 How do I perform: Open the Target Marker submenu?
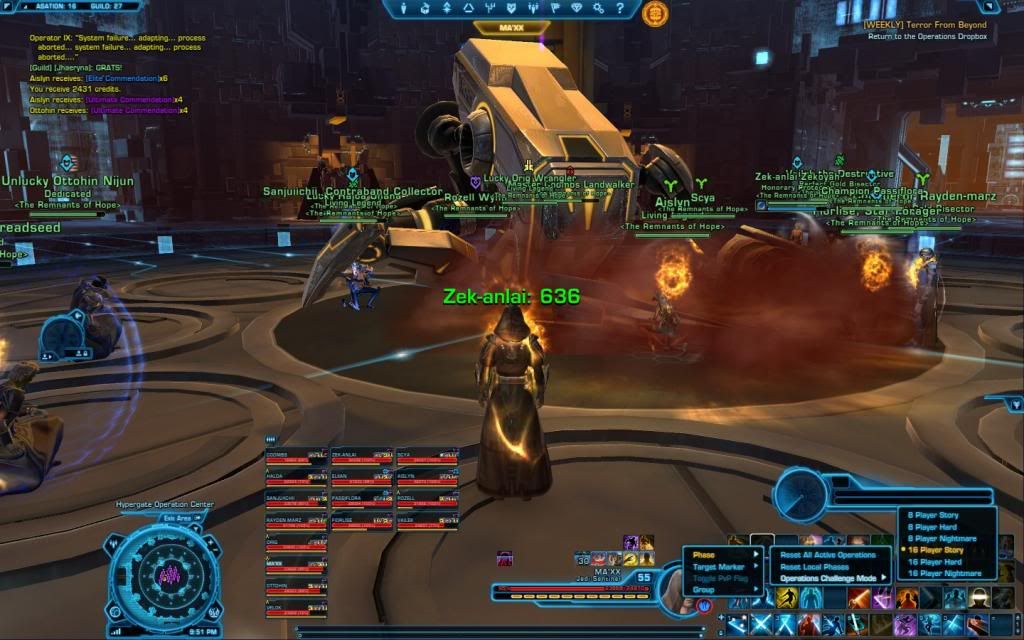click(720, 567)
